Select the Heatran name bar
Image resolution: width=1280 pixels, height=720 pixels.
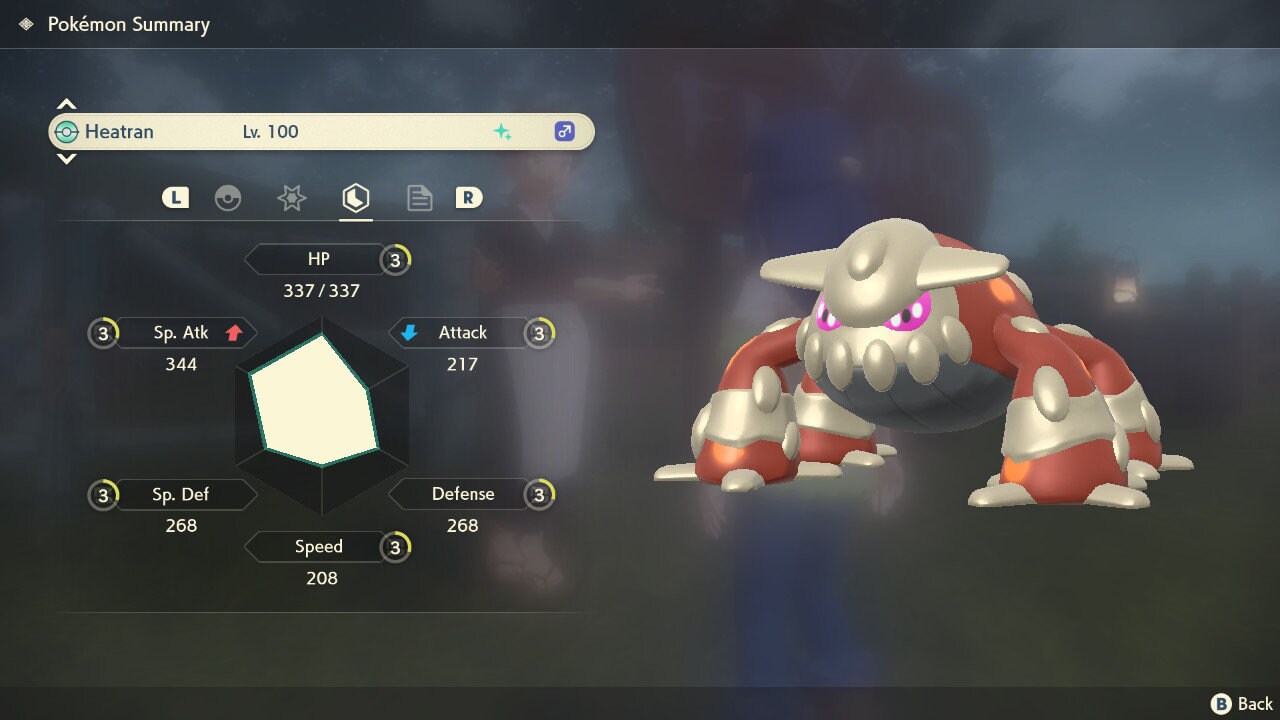321,132
